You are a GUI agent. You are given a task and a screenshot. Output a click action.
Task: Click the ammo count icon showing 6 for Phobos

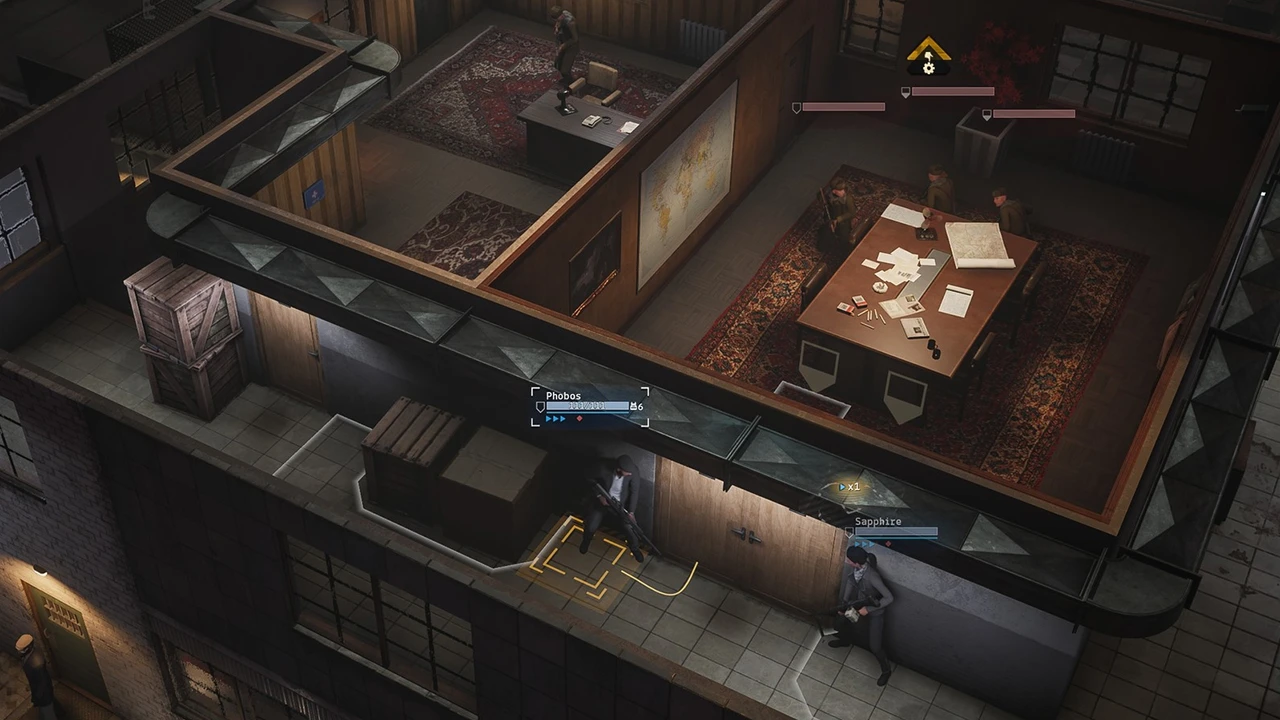click(634, 406)
